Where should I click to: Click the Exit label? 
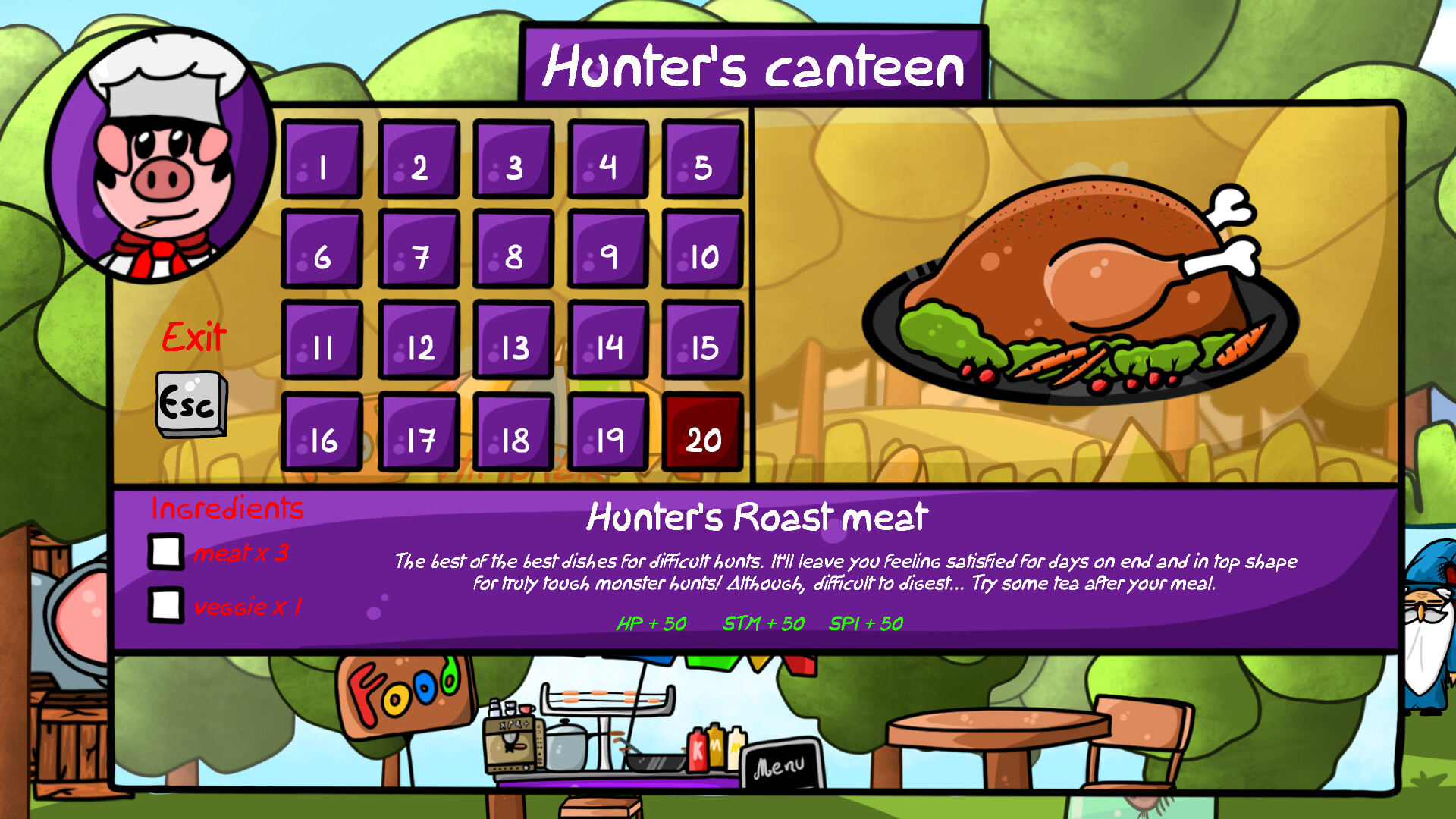click(x=193, y=336)
